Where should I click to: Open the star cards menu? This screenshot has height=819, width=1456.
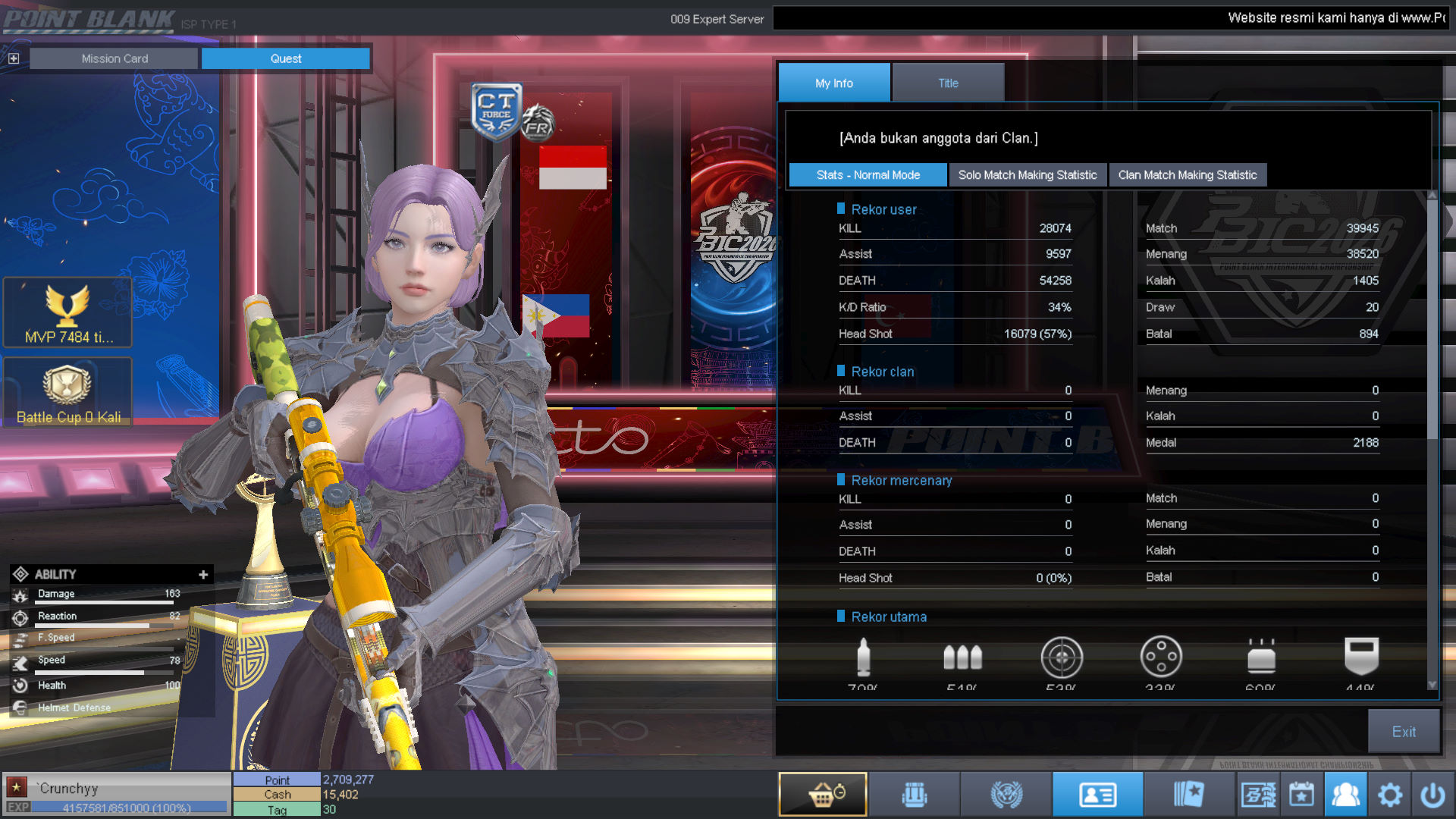pyautogui.click(x=1188, y=794)
